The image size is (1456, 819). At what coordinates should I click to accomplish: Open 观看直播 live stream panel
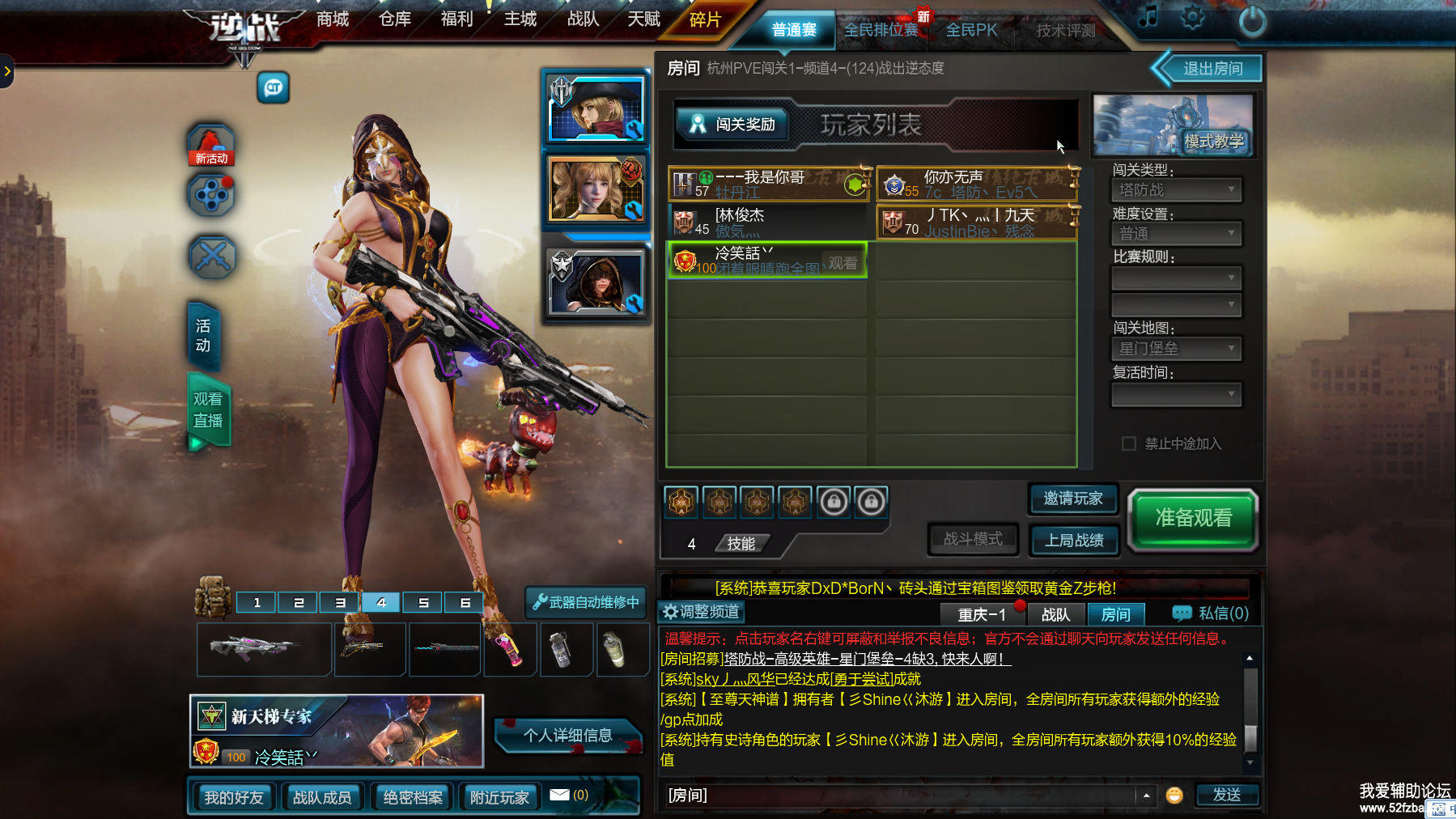[x=208, y=410]
